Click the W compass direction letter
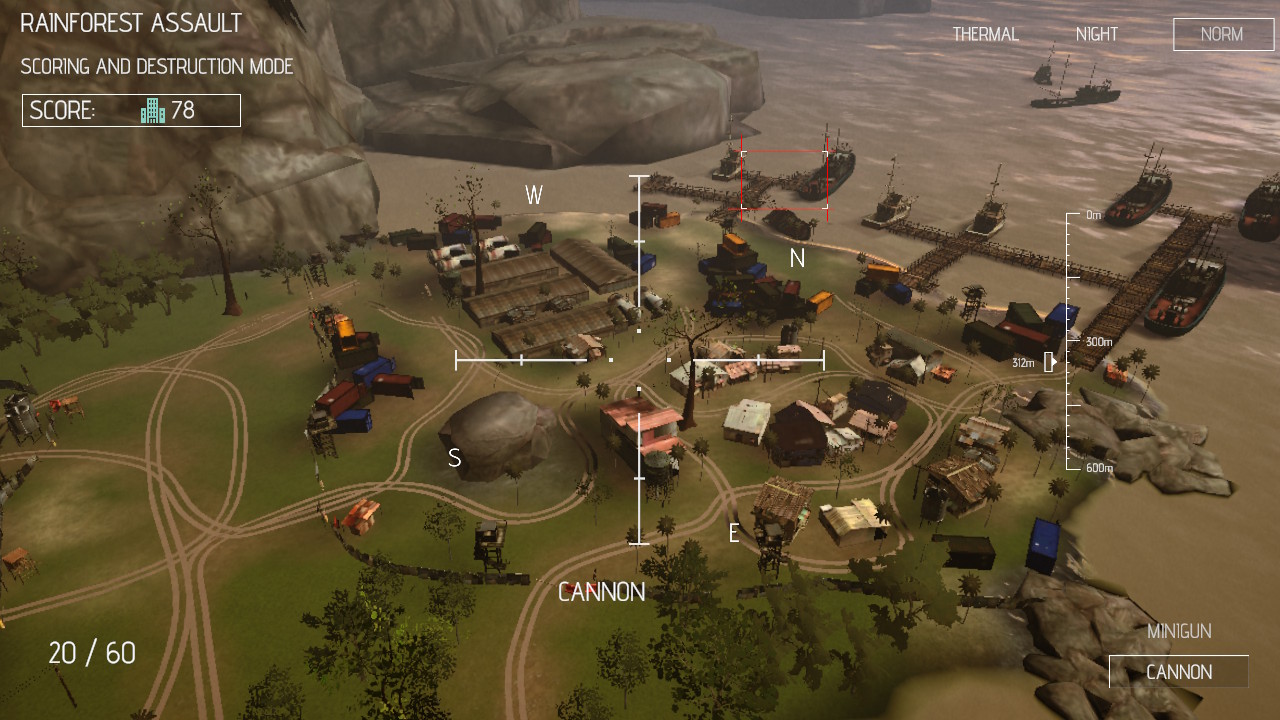This screenshot has height=720, width=1280. tap(534, 196)
